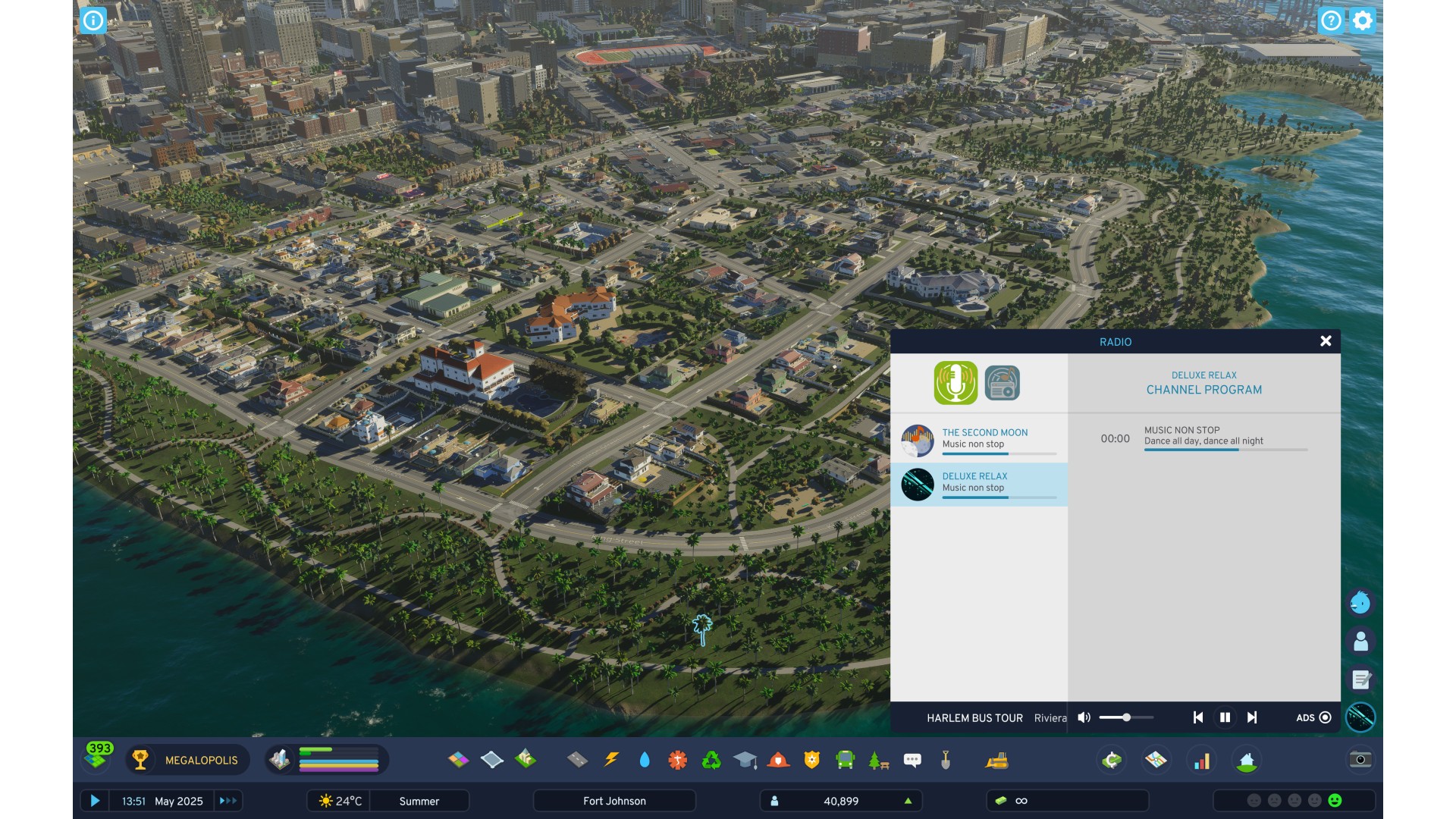Close the Radio panel
Screen dimensions: 1456x819
(1326, 341)
